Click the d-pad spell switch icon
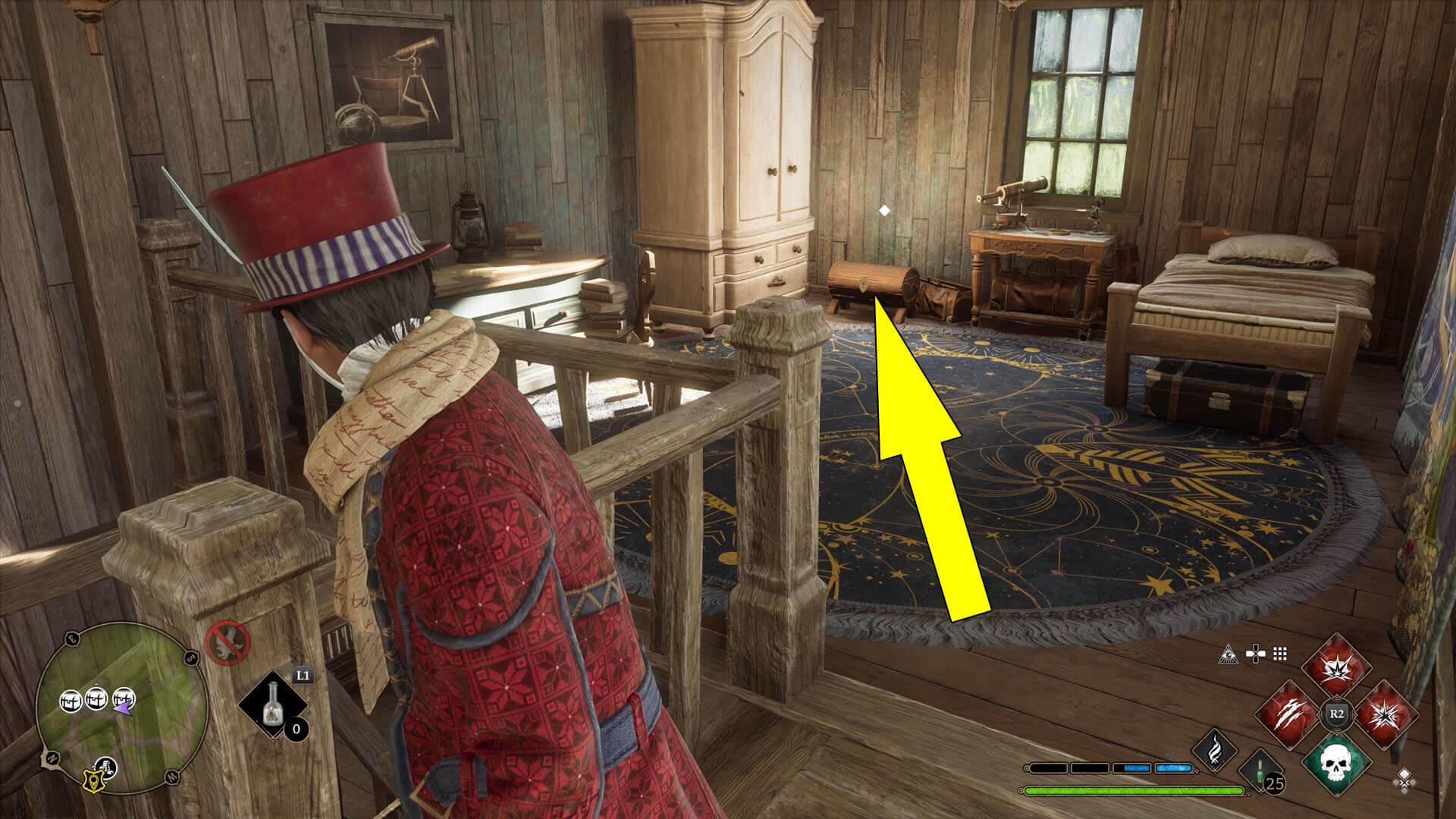Viewport: 1456px width, 819px height. click(x=1254, y=654)
